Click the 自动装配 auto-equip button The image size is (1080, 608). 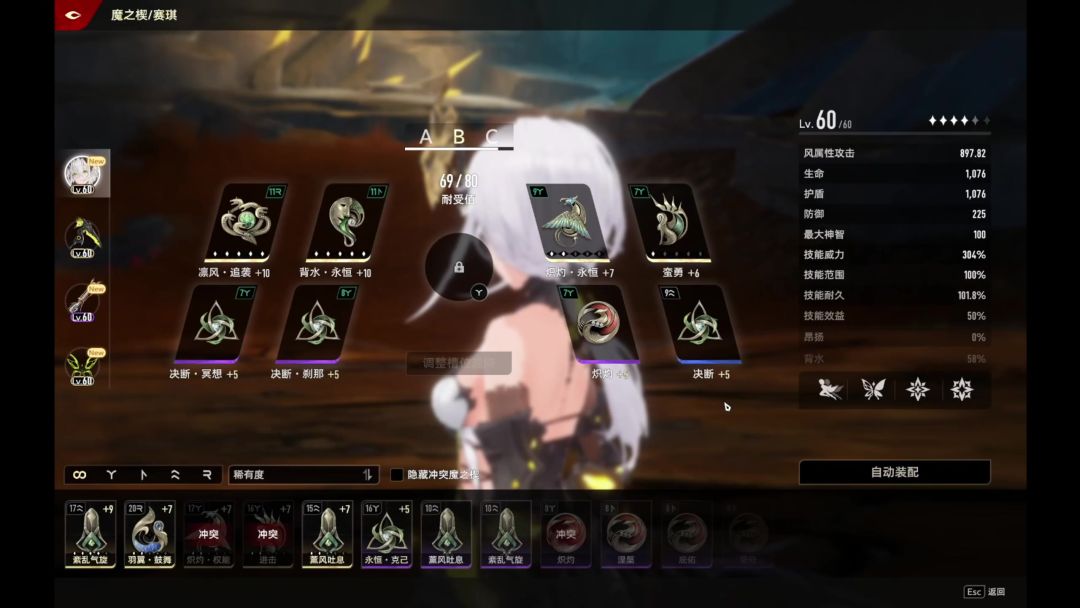pos(894,472)
